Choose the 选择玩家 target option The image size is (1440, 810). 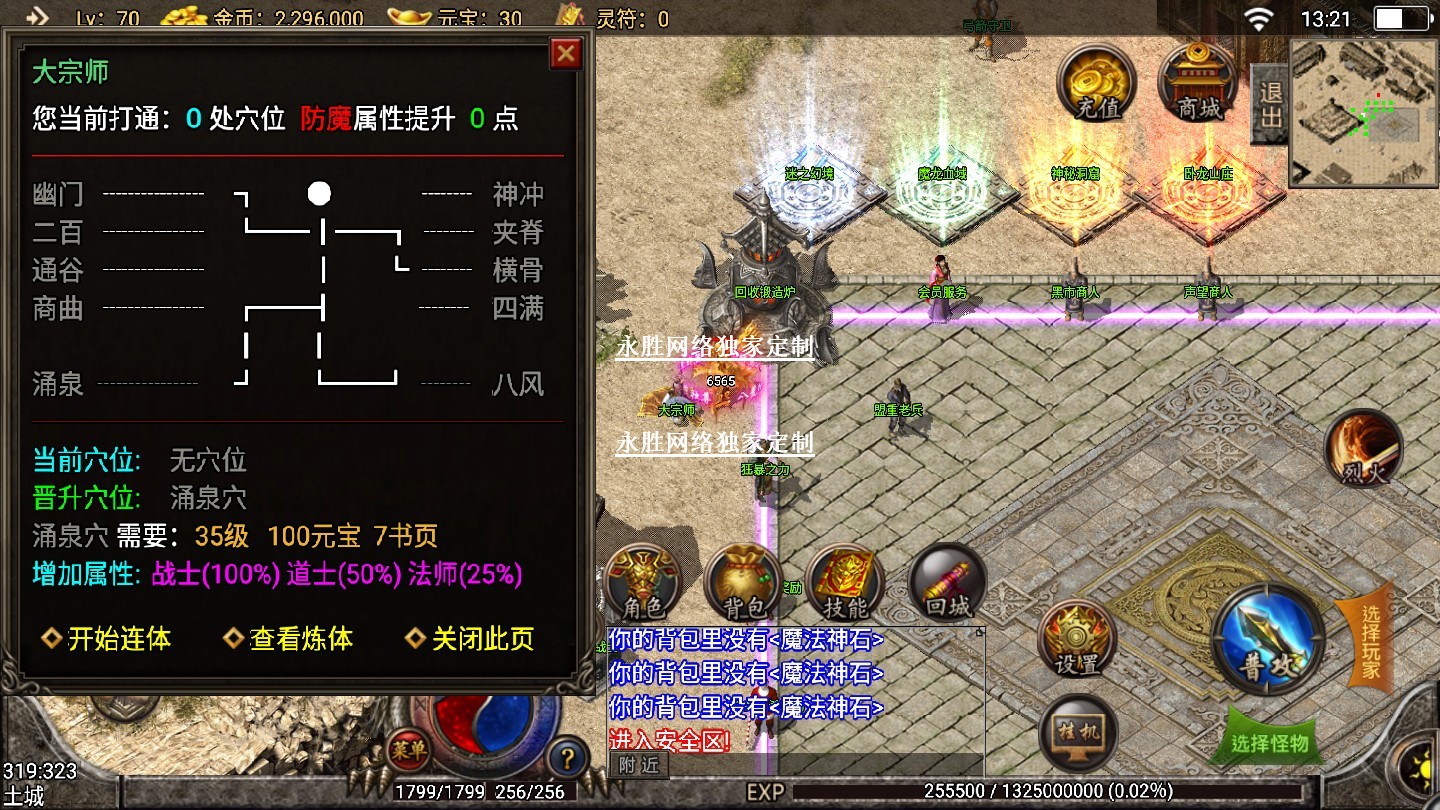1370,641
